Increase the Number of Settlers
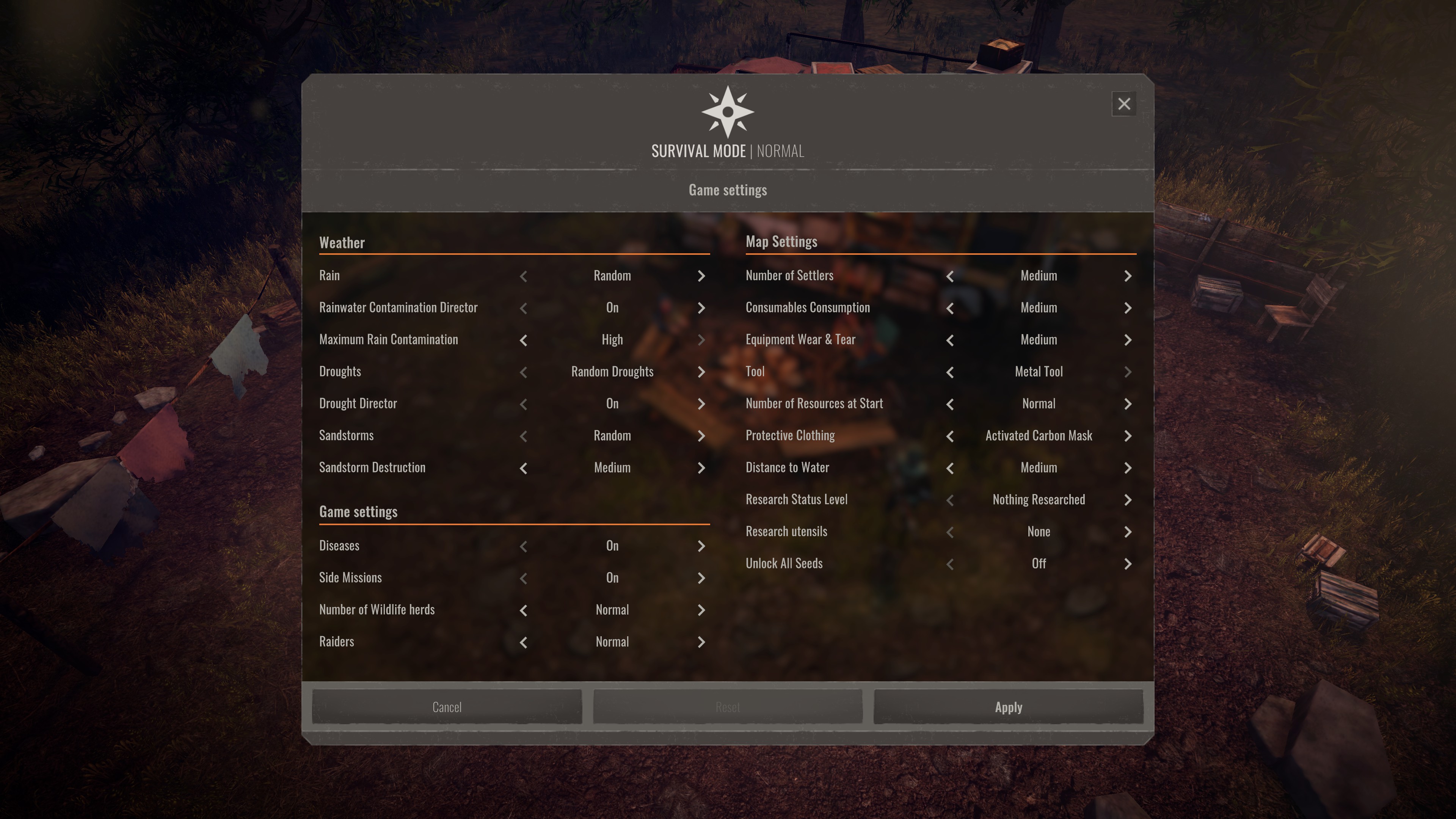The width and height of the screenshot is (1456, 819). click(1128, 276)
